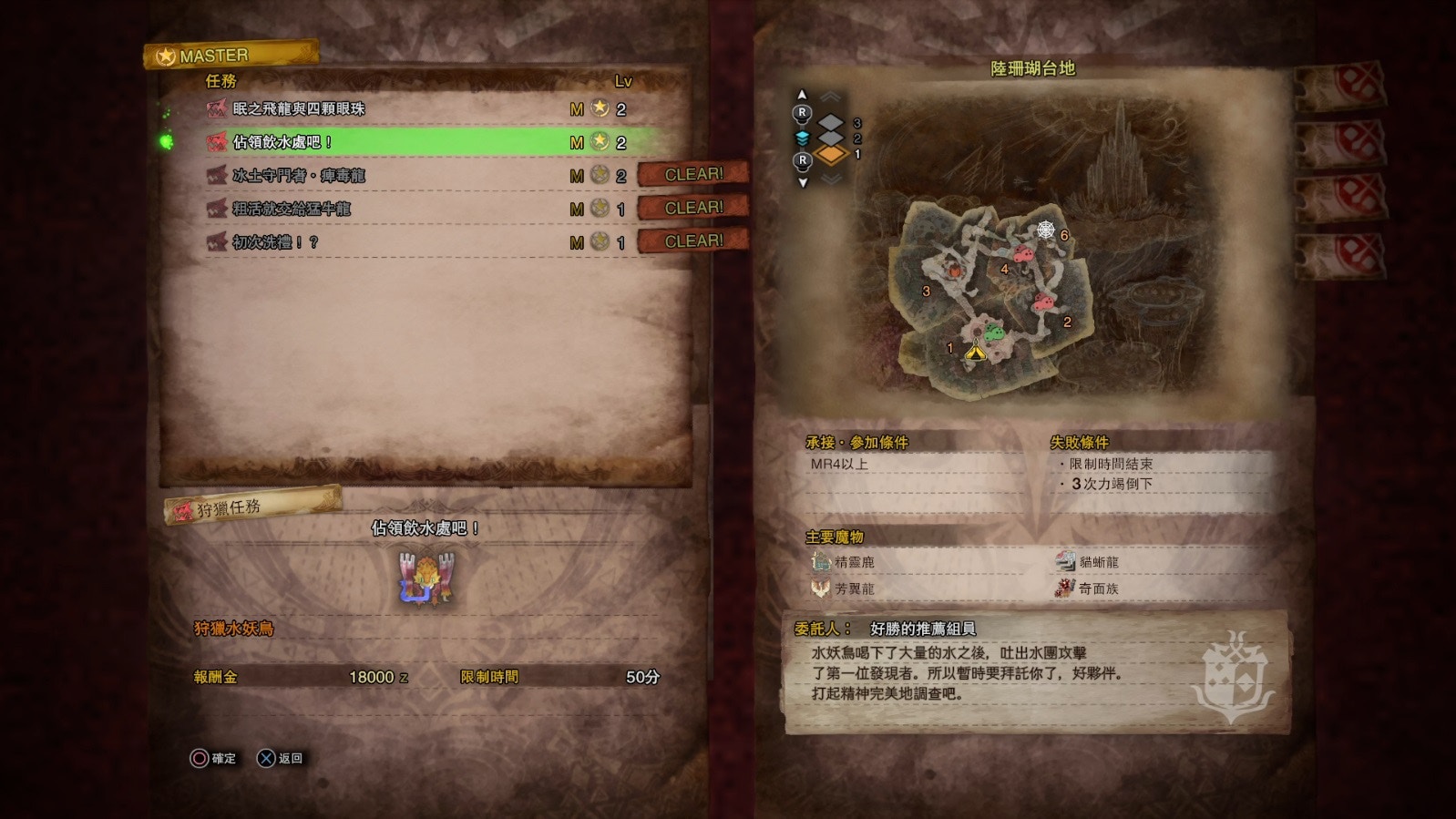Select orange map floor level 1
The height and width of the screenshot is (819, 1456).
coord(831,155)
